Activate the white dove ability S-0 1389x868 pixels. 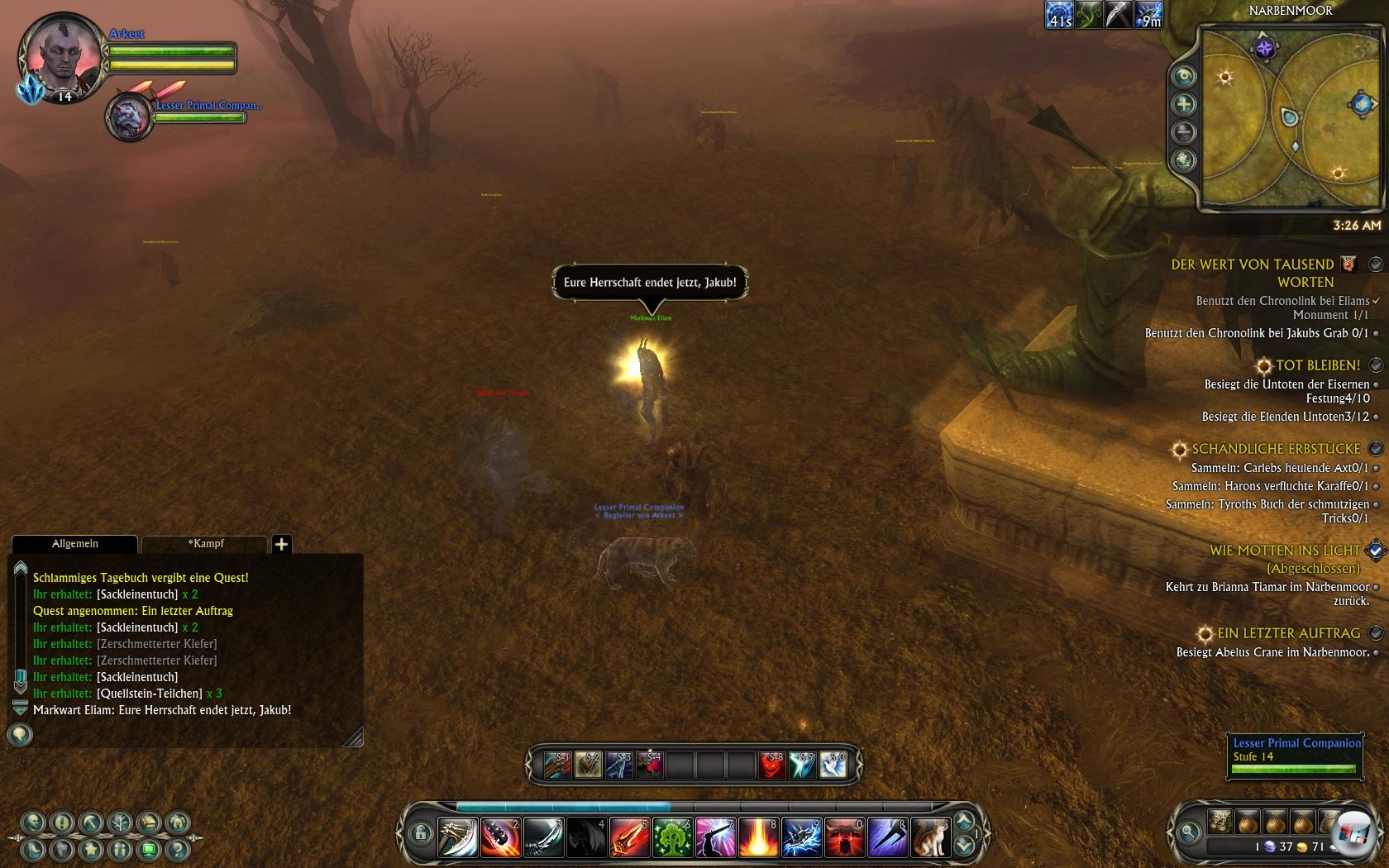pos(833,765)
